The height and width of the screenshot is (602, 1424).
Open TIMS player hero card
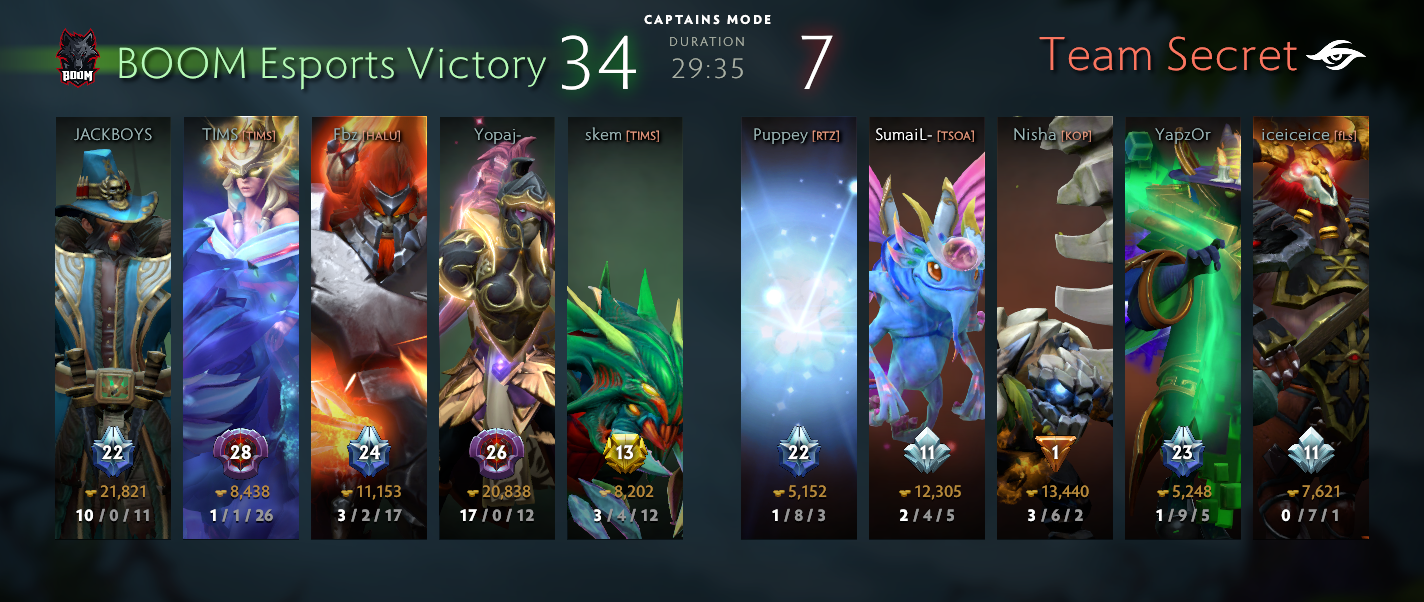(x=241, y=328)
